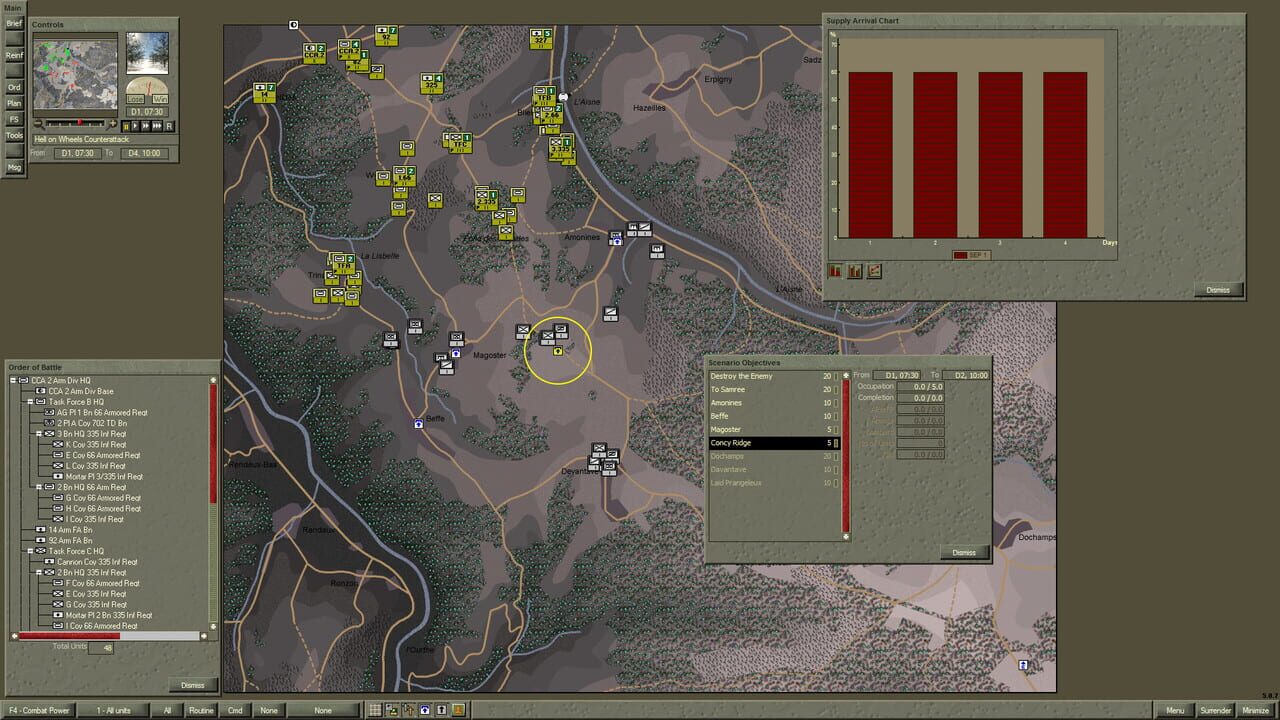
Task: Open the Menu at the bottom right
Action: pyautogui.click(x=1174, y=710)
